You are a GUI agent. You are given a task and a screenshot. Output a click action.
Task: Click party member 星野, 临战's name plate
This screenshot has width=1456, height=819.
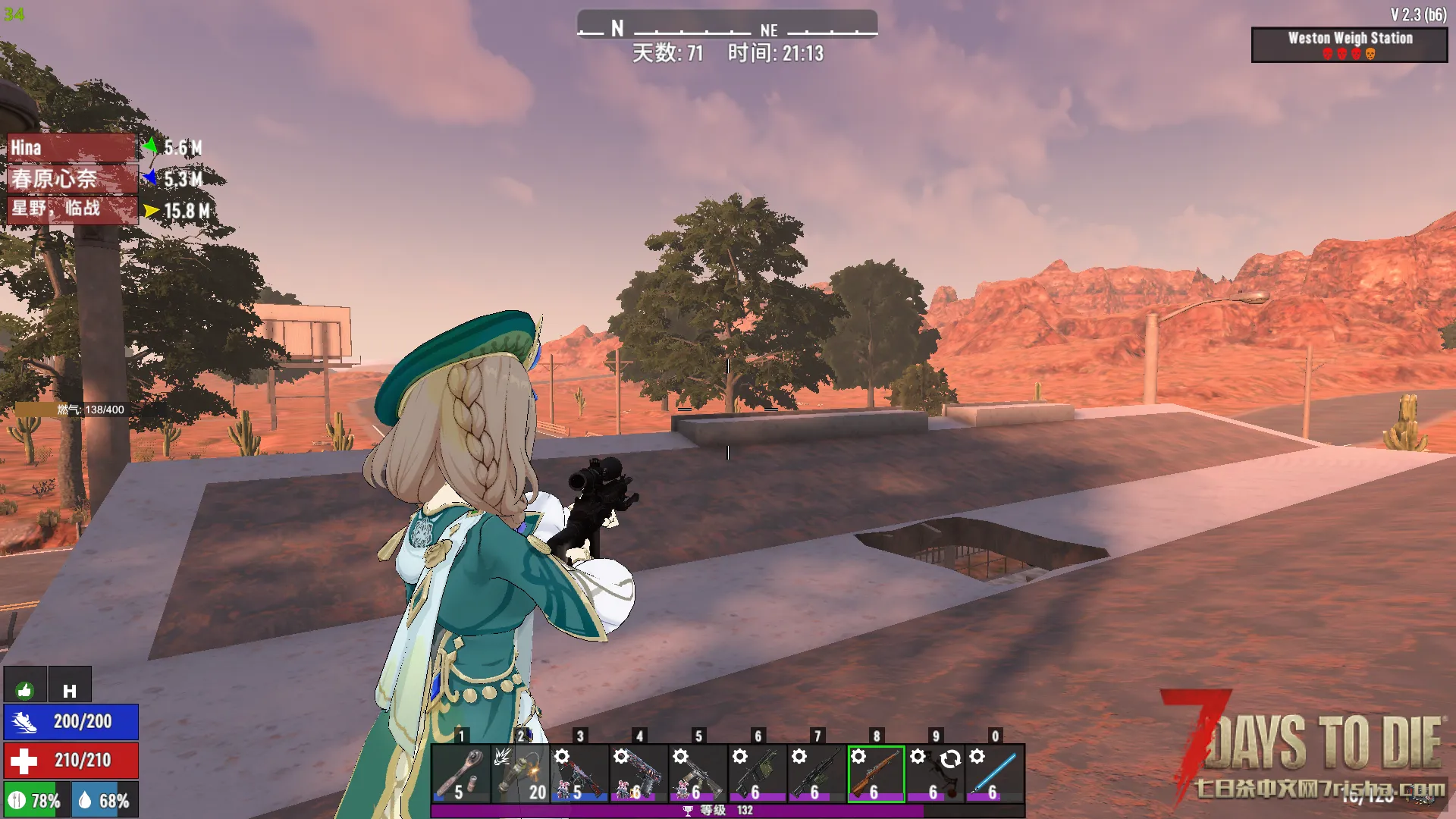point(72,209)
